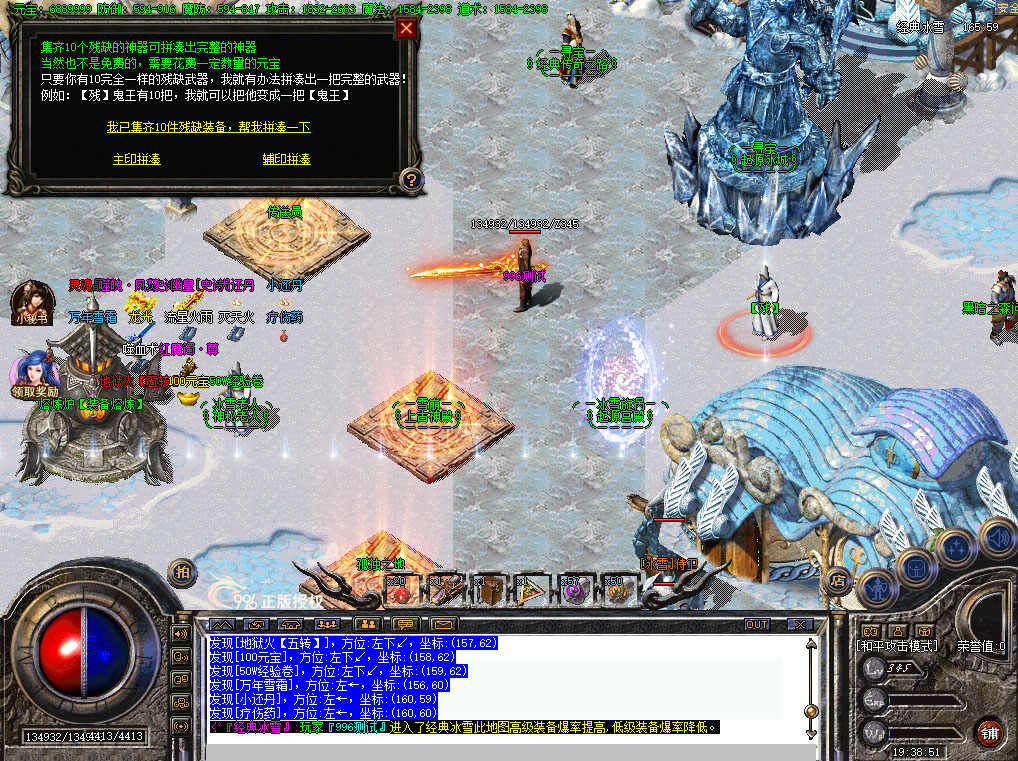Toggle the 和平攻击模式 attack mode label
The width and height of the screenshot is (1018, 761).
tap(899, 646)
